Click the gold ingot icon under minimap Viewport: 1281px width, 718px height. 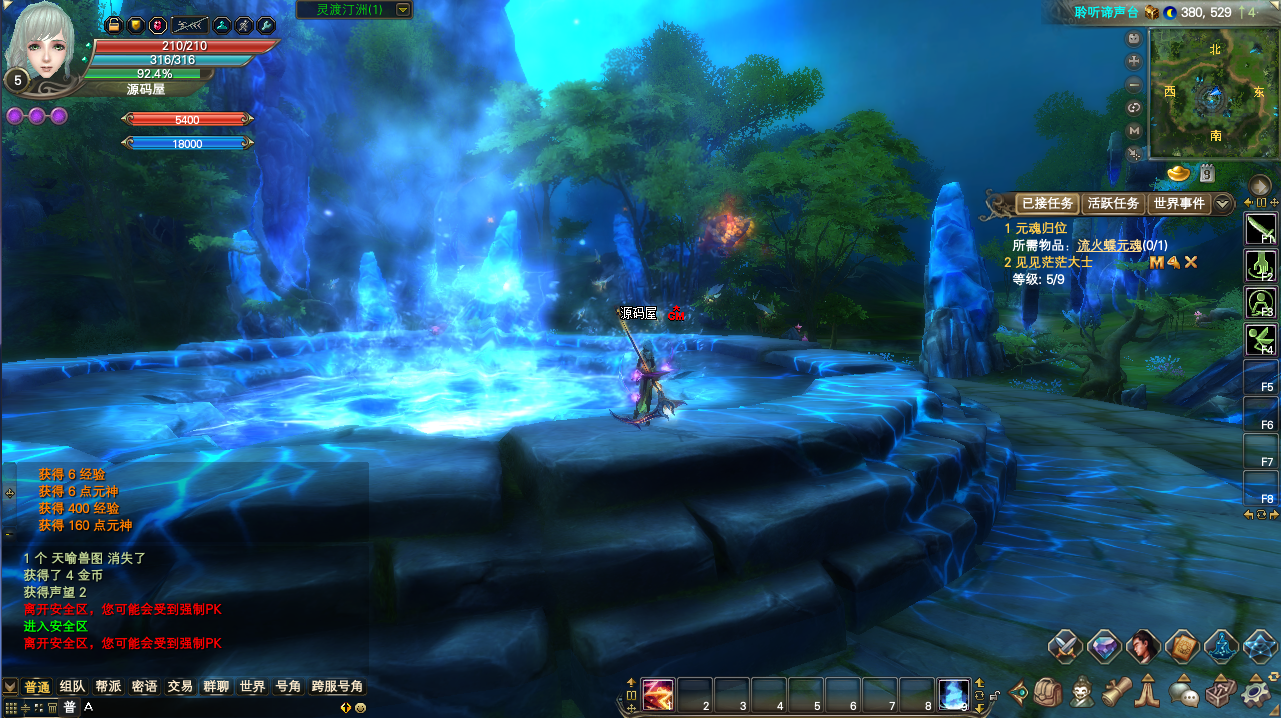[1180, 174]
